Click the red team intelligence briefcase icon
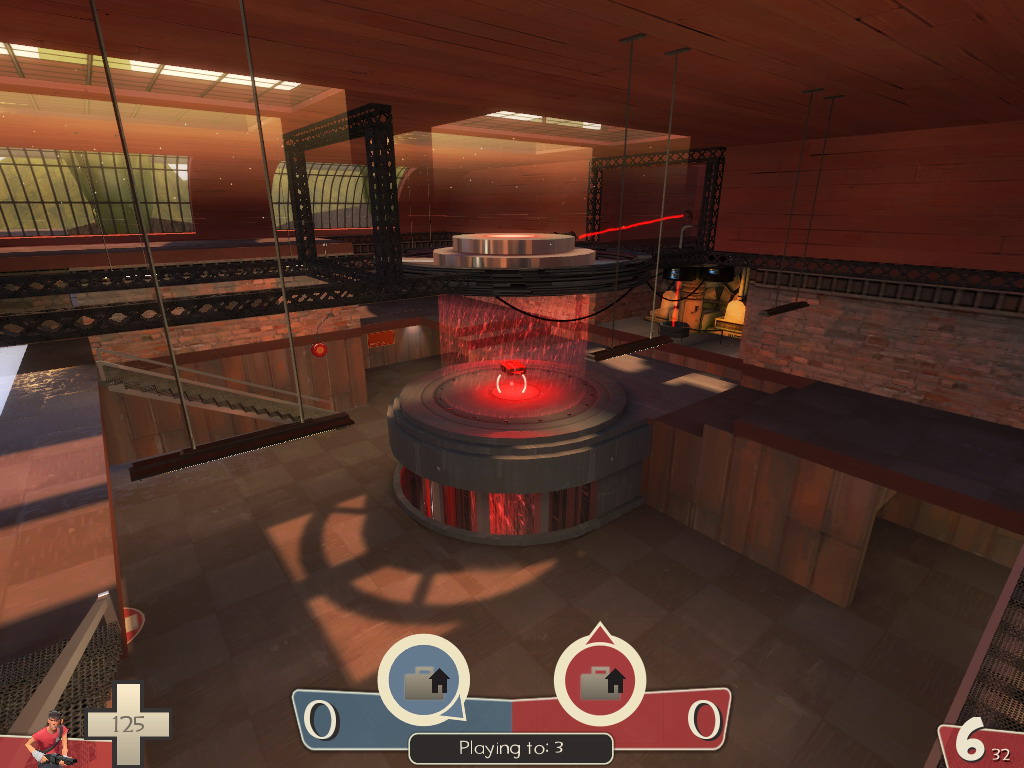 [600, 681]
